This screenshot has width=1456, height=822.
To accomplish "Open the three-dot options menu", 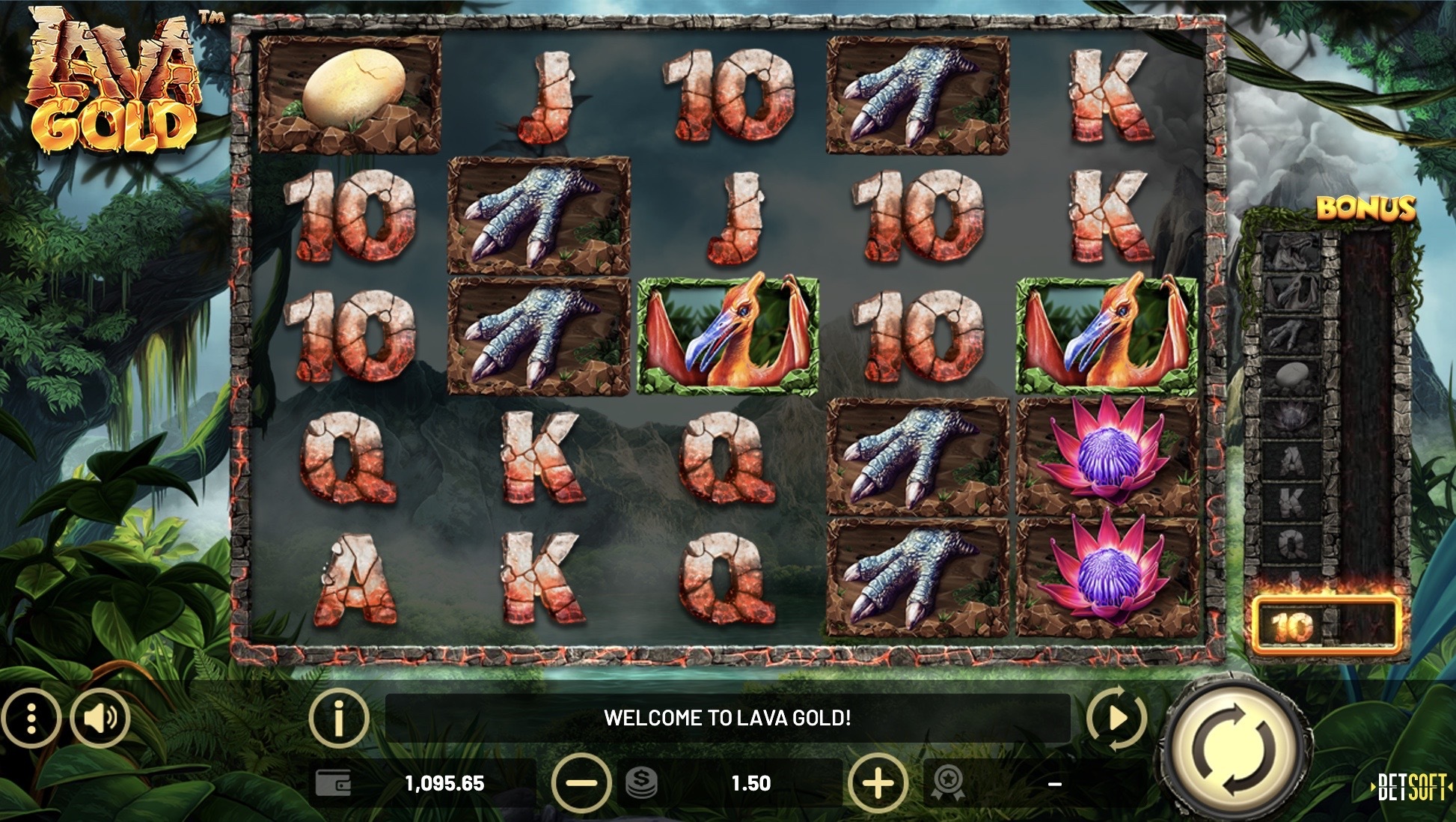I will click(31, 719).
